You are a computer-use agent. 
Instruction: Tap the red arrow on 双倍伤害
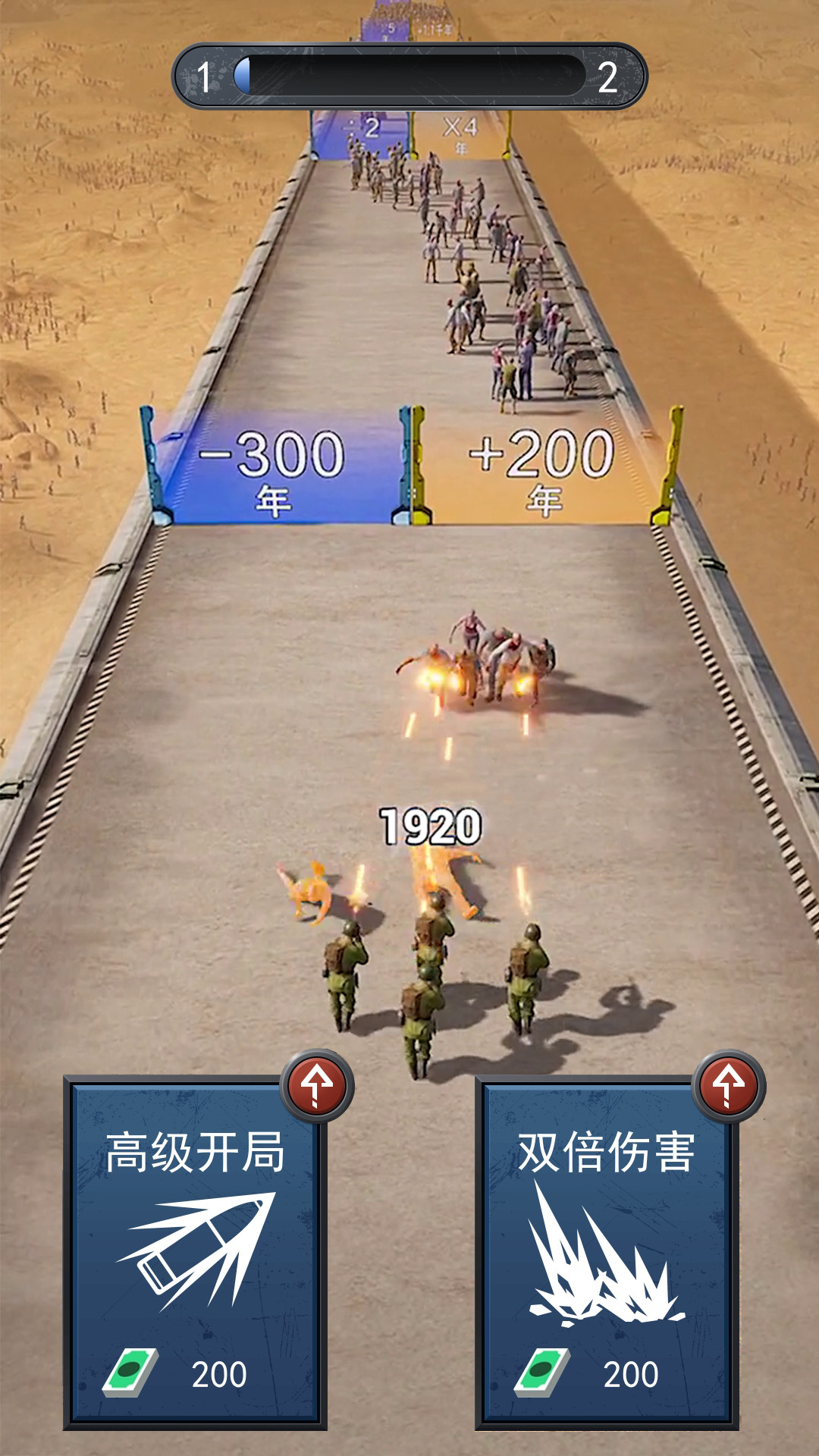[x=729, y=1086]
